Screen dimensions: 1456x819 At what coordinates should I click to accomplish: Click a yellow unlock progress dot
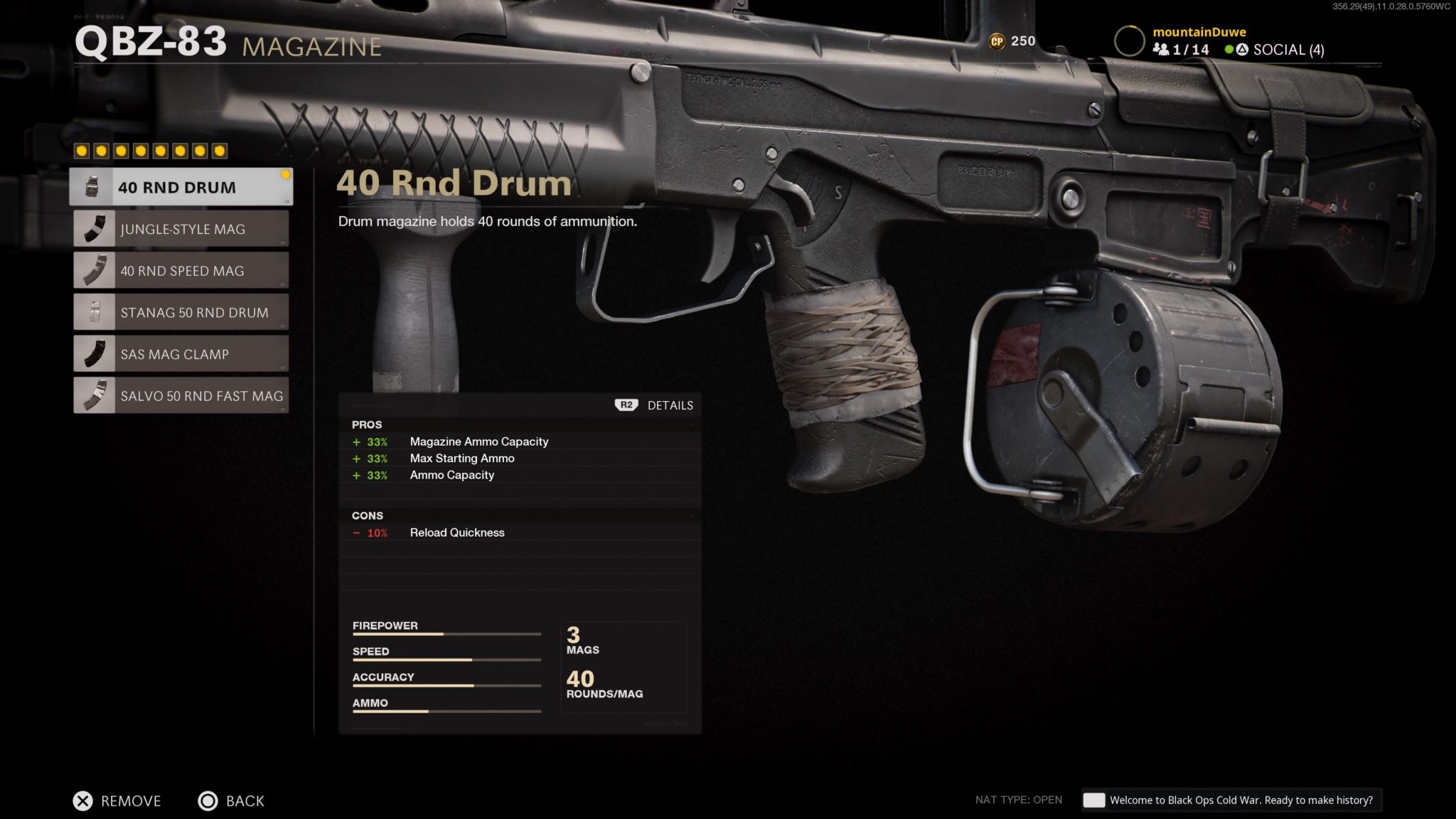point(82,150)
